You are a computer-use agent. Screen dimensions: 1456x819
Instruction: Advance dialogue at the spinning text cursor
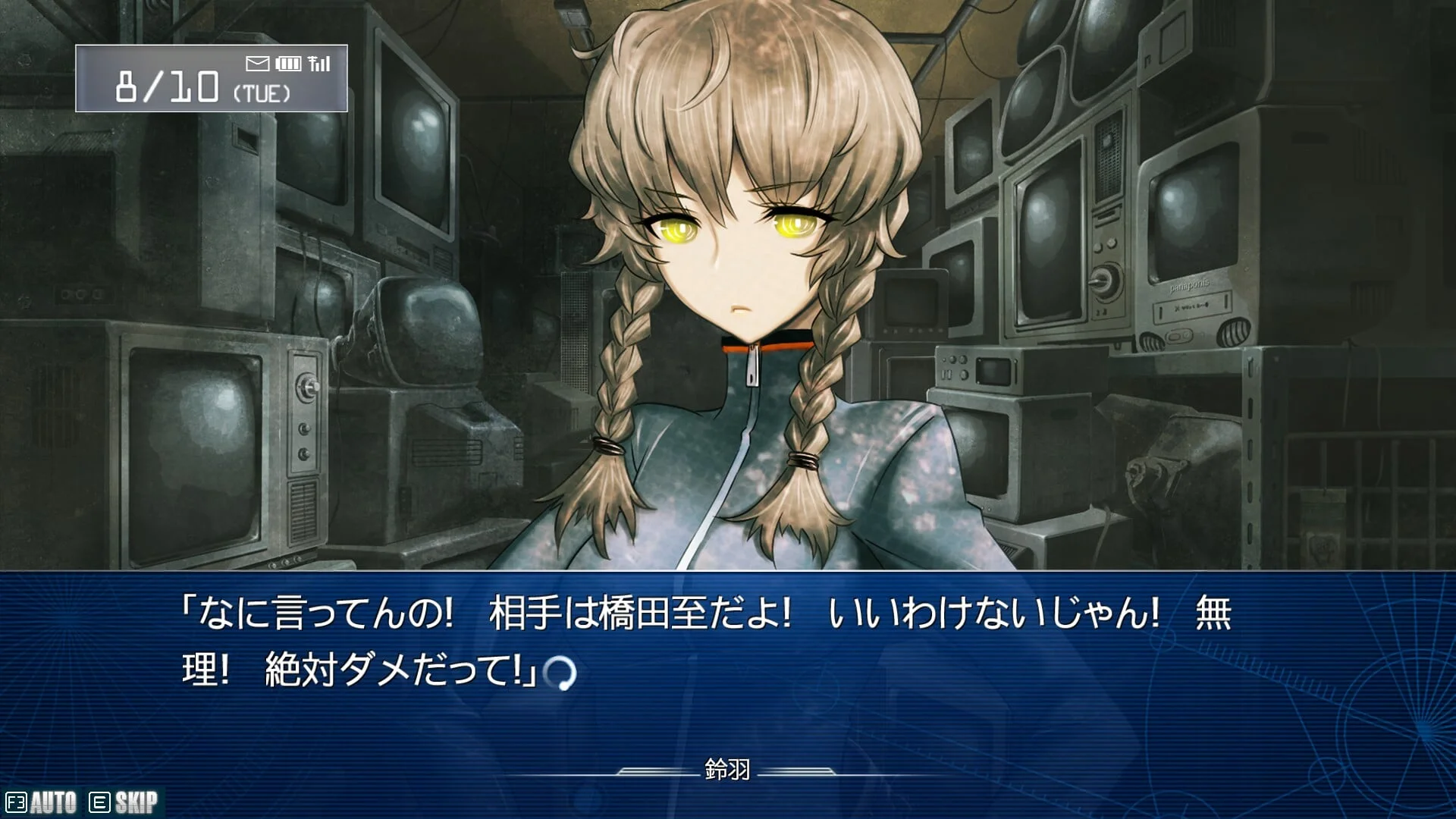[x=561, y=673]
